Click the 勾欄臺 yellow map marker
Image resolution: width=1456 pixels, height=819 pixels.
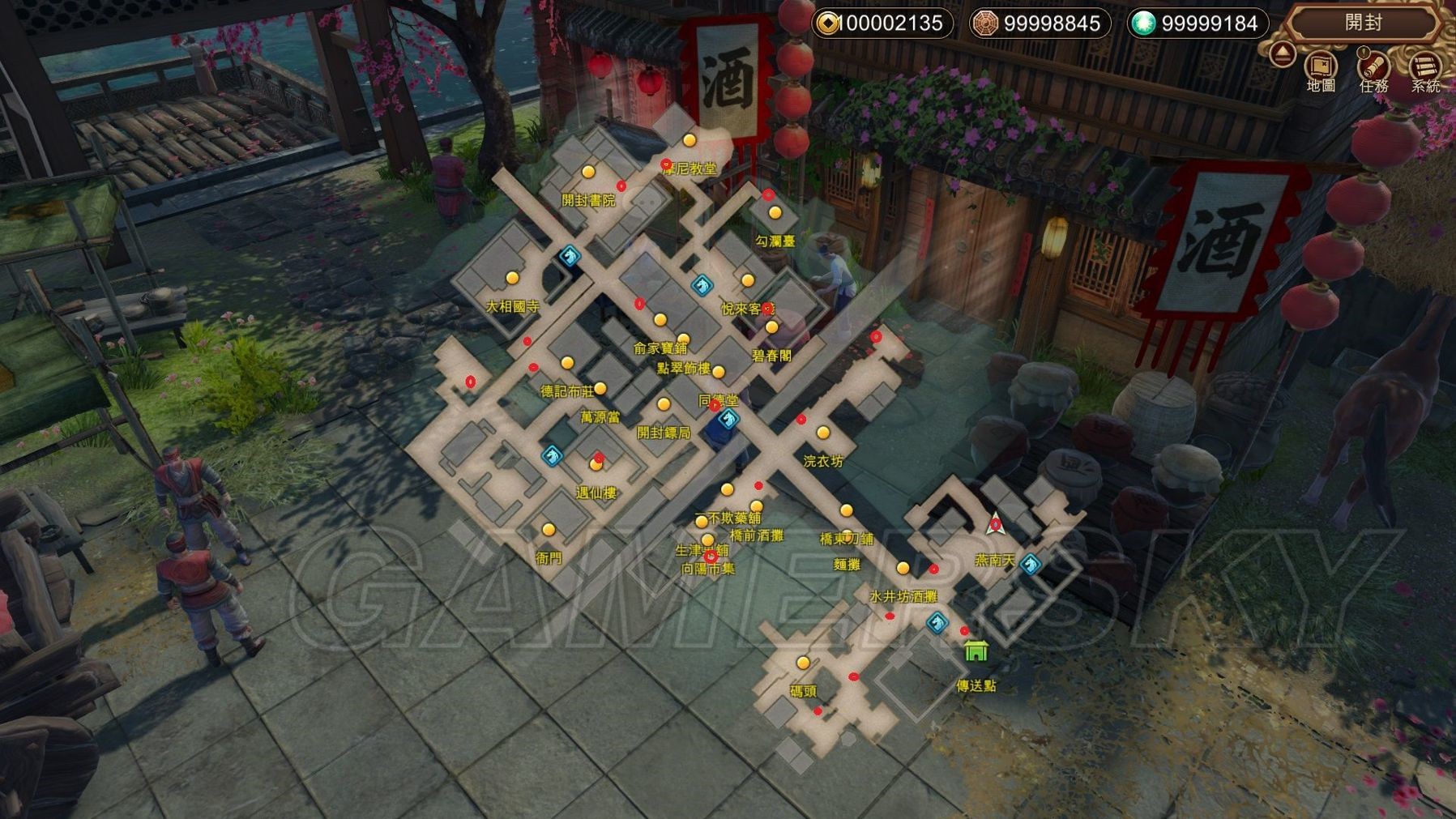point(775,213)
